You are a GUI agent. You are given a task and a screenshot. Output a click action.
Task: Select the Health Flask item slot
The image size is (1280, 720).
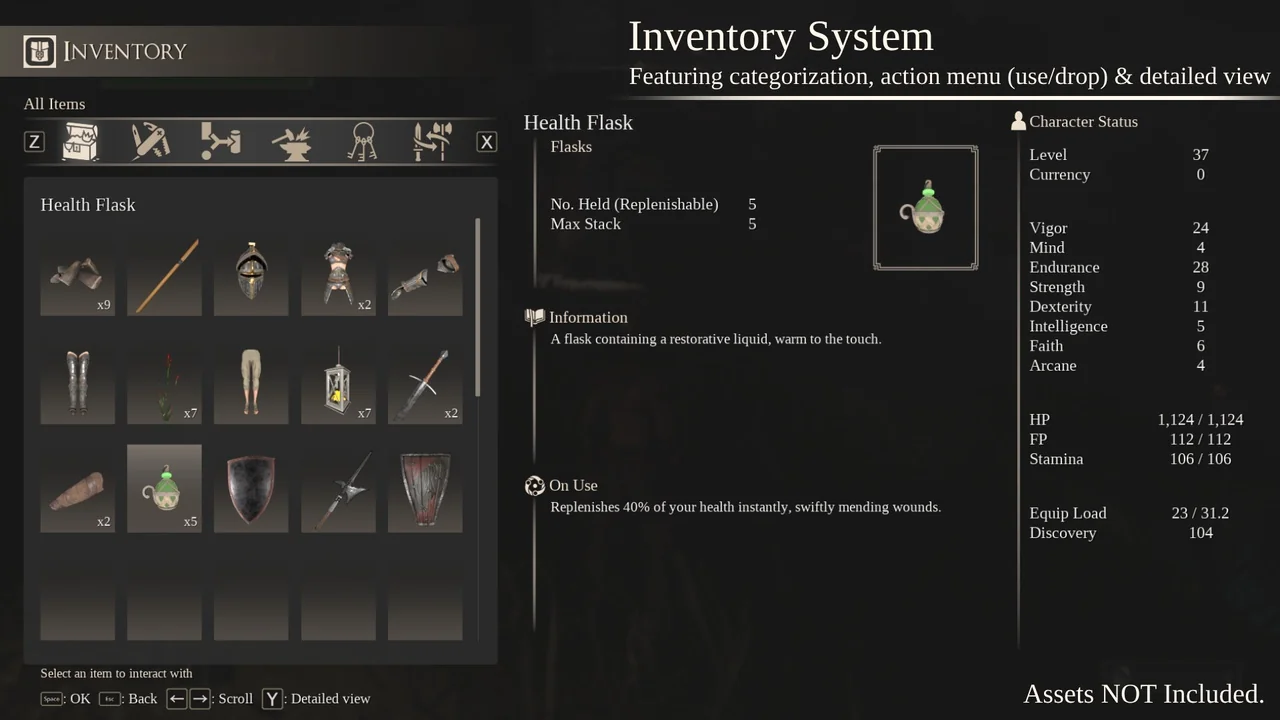(x=164, y=488)
